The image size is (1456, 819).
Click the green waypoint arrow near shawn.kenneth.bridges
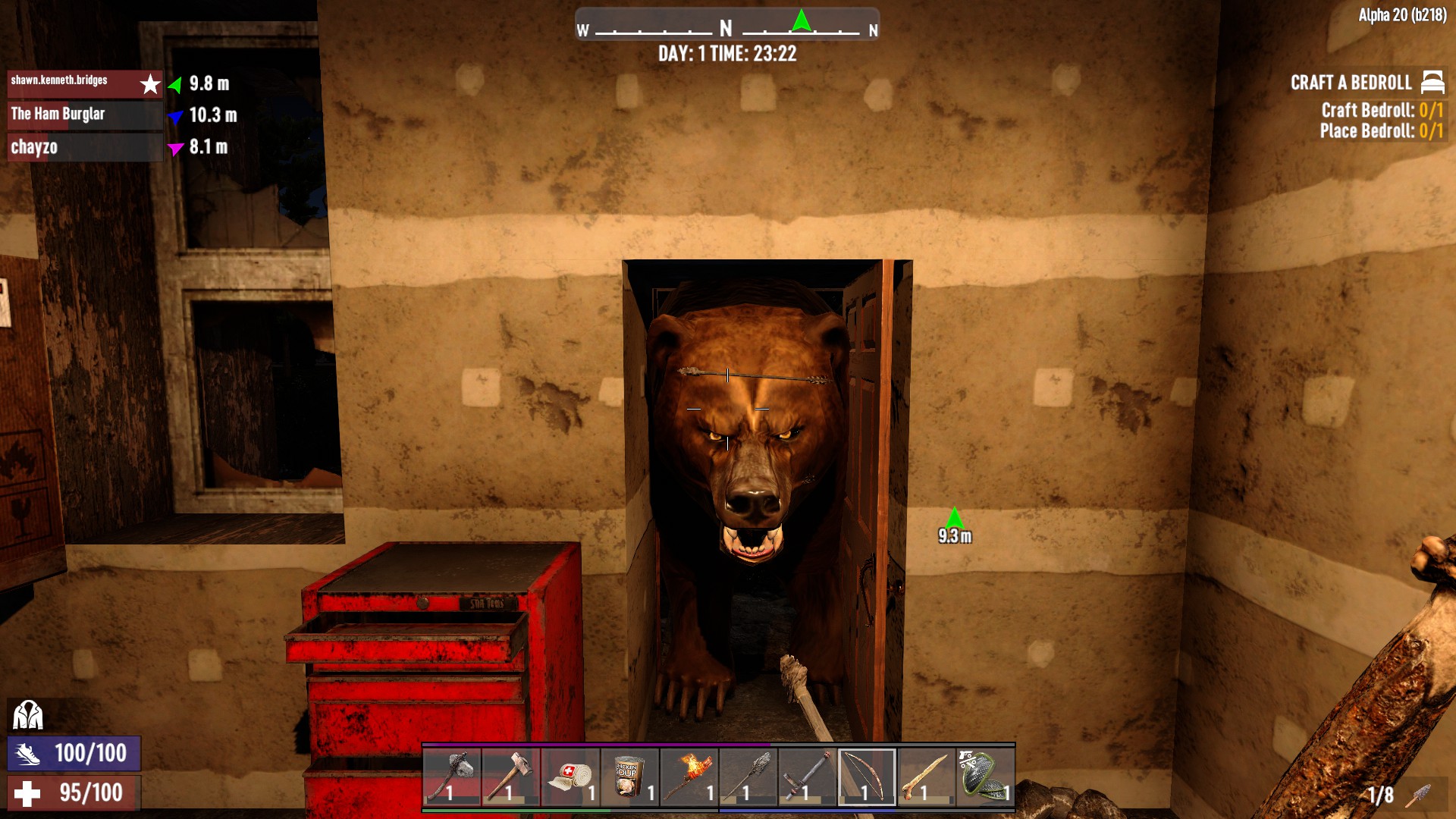[175, 85]
